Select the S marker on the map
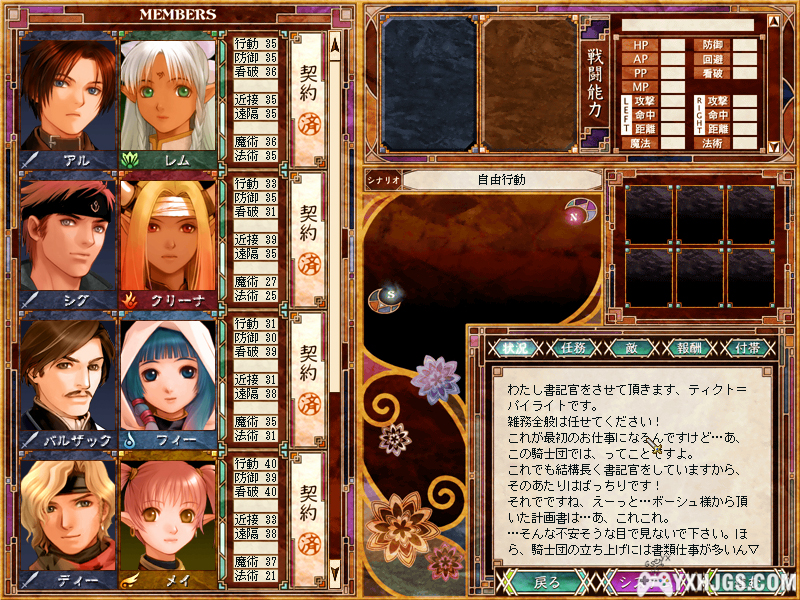The image size is (800, 600). [391, 294]
